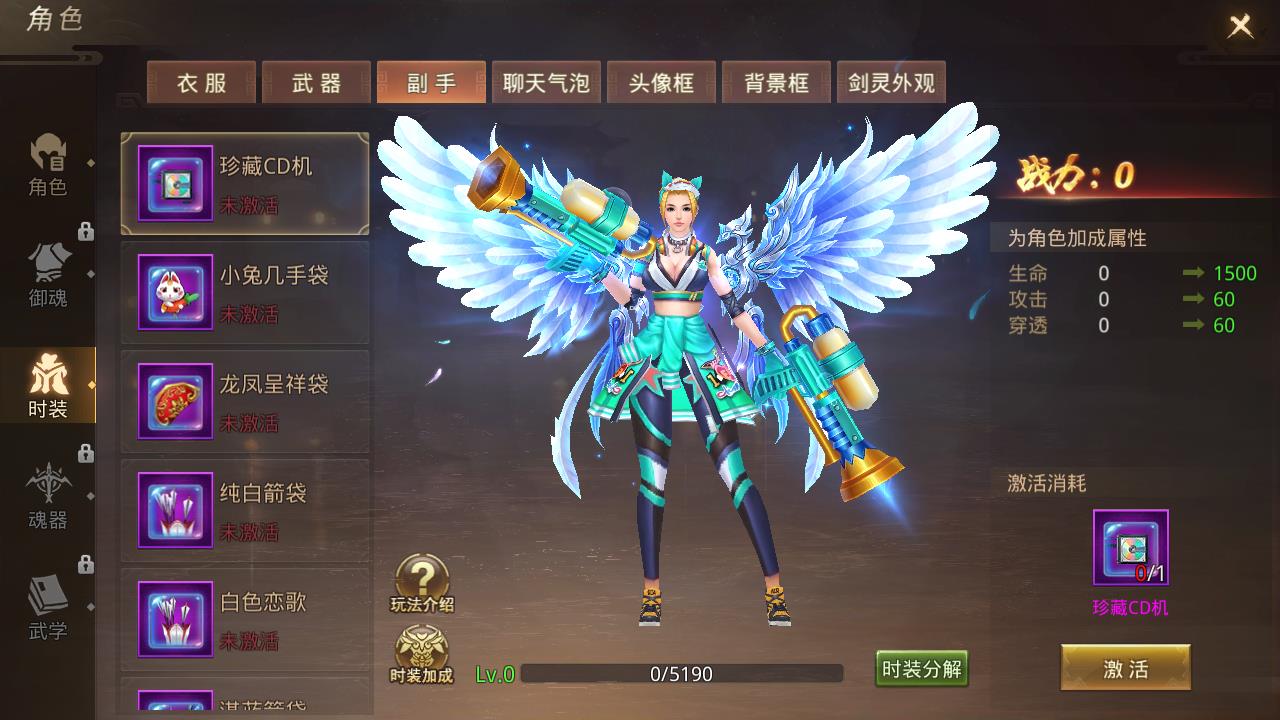Select the 珍藏CD机 item in the list

[x=245, y=183]
